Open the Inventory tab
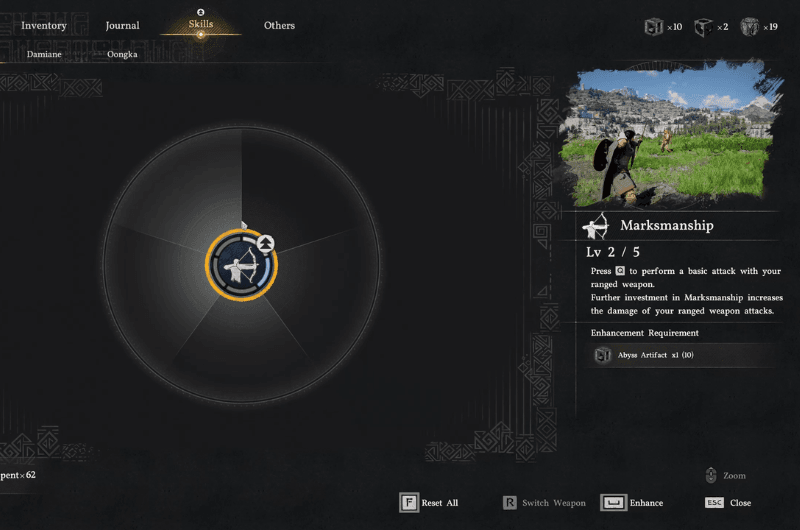Screen dimensions: 800x530 (x=43, y=25)
